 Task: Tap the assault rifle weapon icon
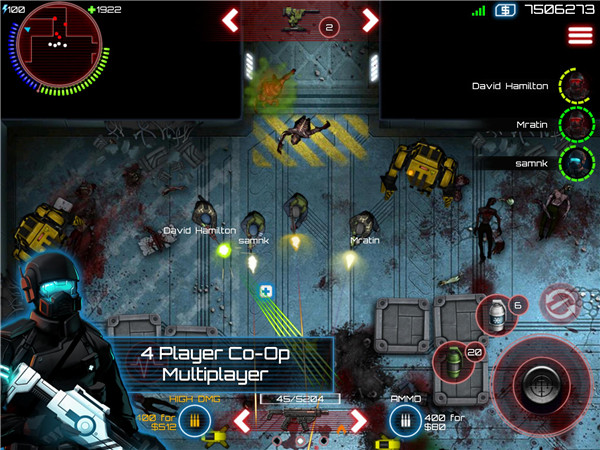click(300, 425)
